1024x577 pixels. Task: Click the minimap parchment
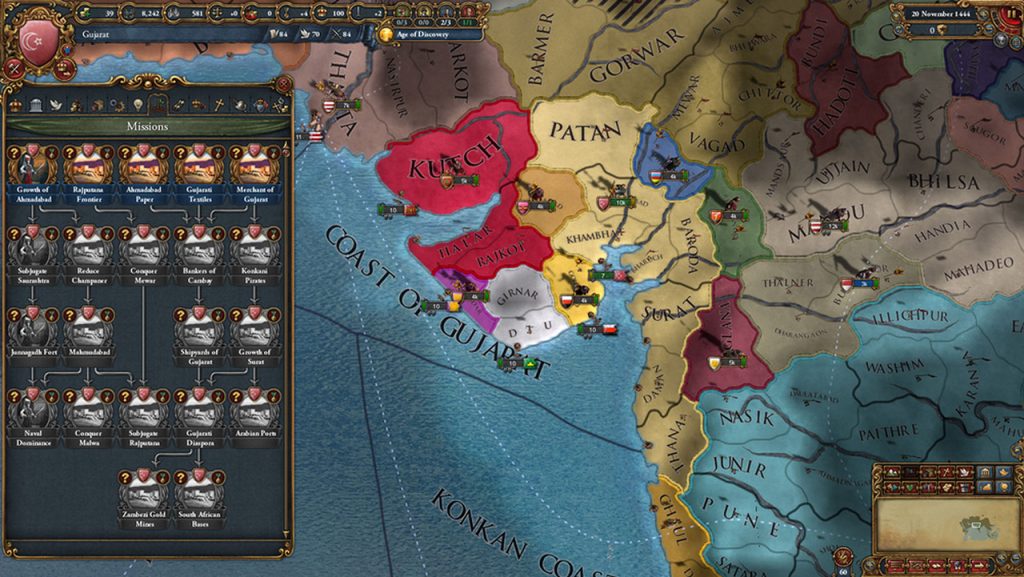[946, 524]
